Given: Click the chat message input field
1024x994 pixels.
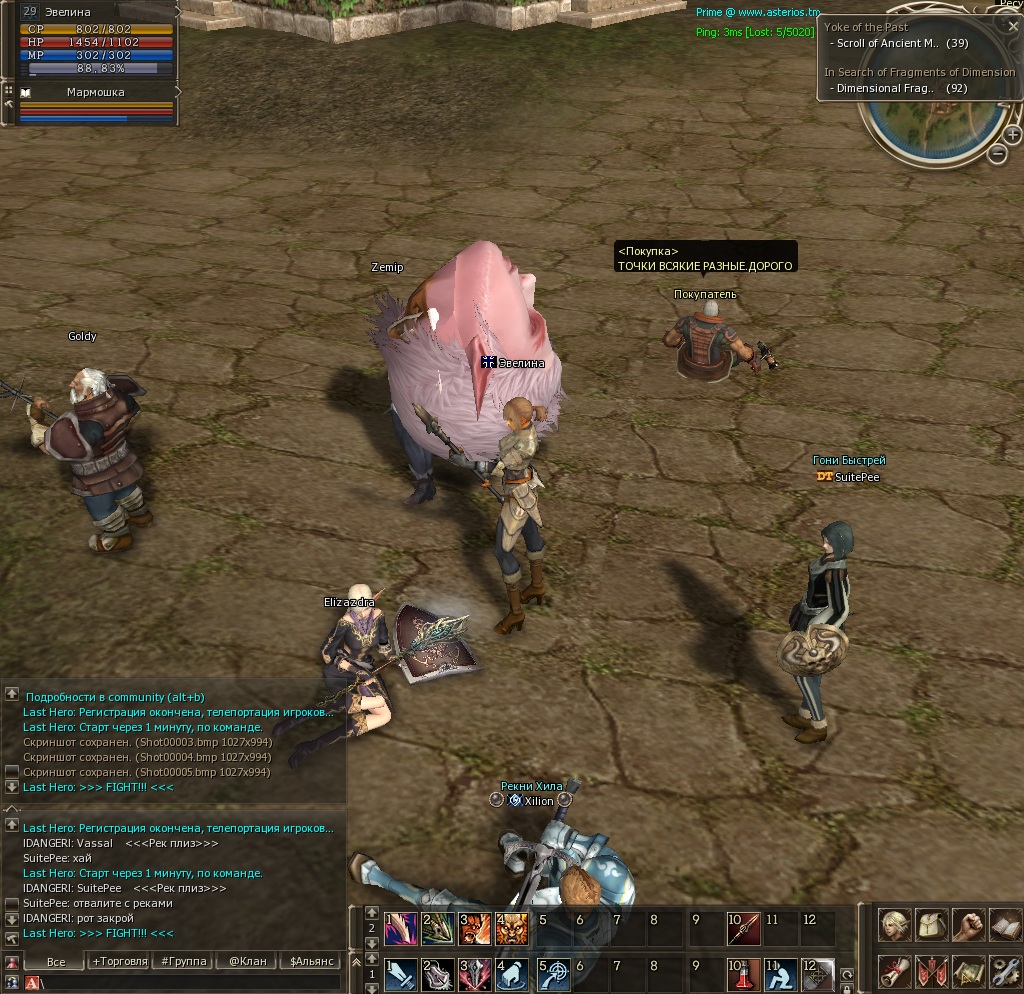Looking at the screenshot, I should 190,983.
